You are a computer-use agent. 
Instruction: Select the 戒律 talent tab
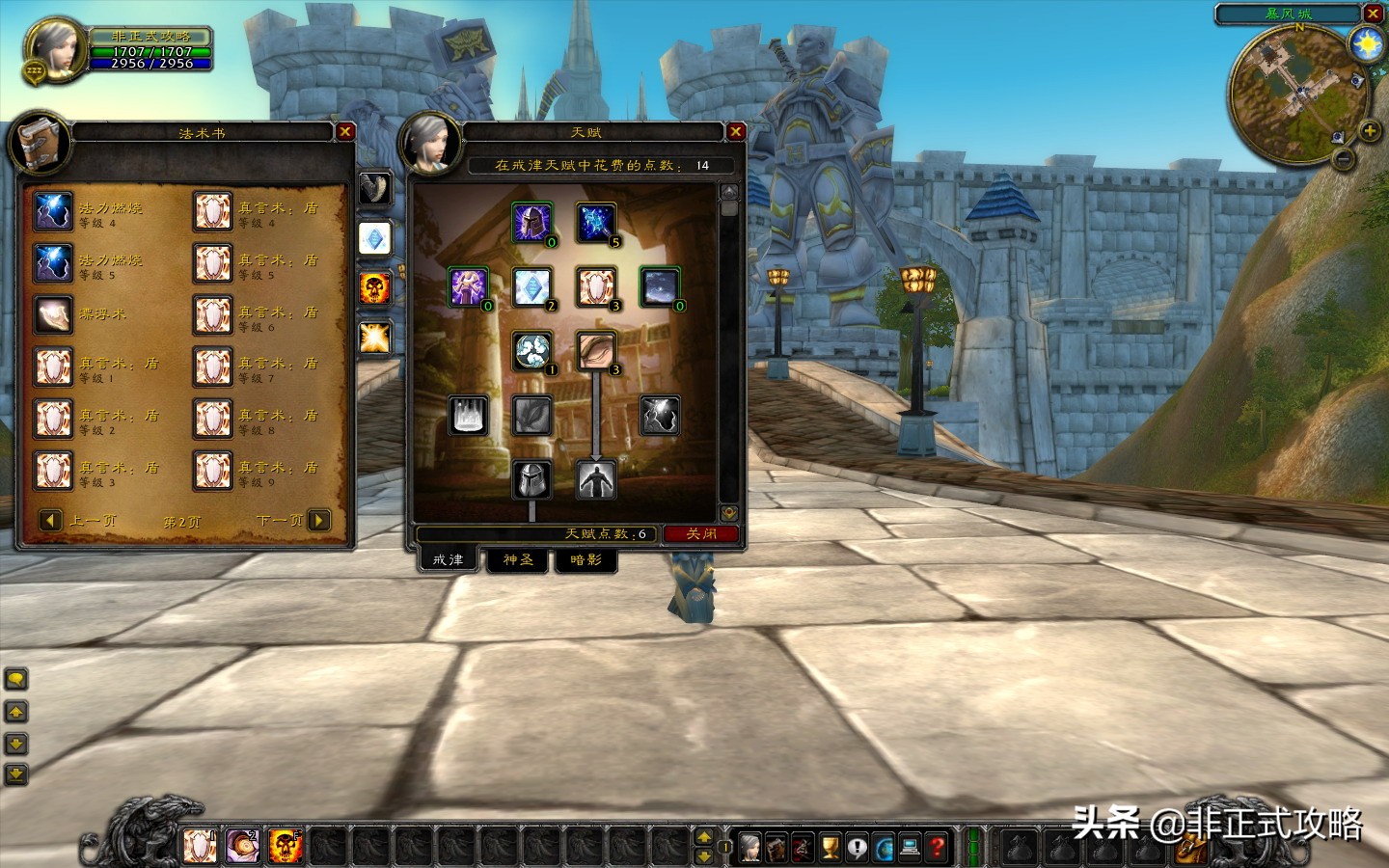coord(448,559)
